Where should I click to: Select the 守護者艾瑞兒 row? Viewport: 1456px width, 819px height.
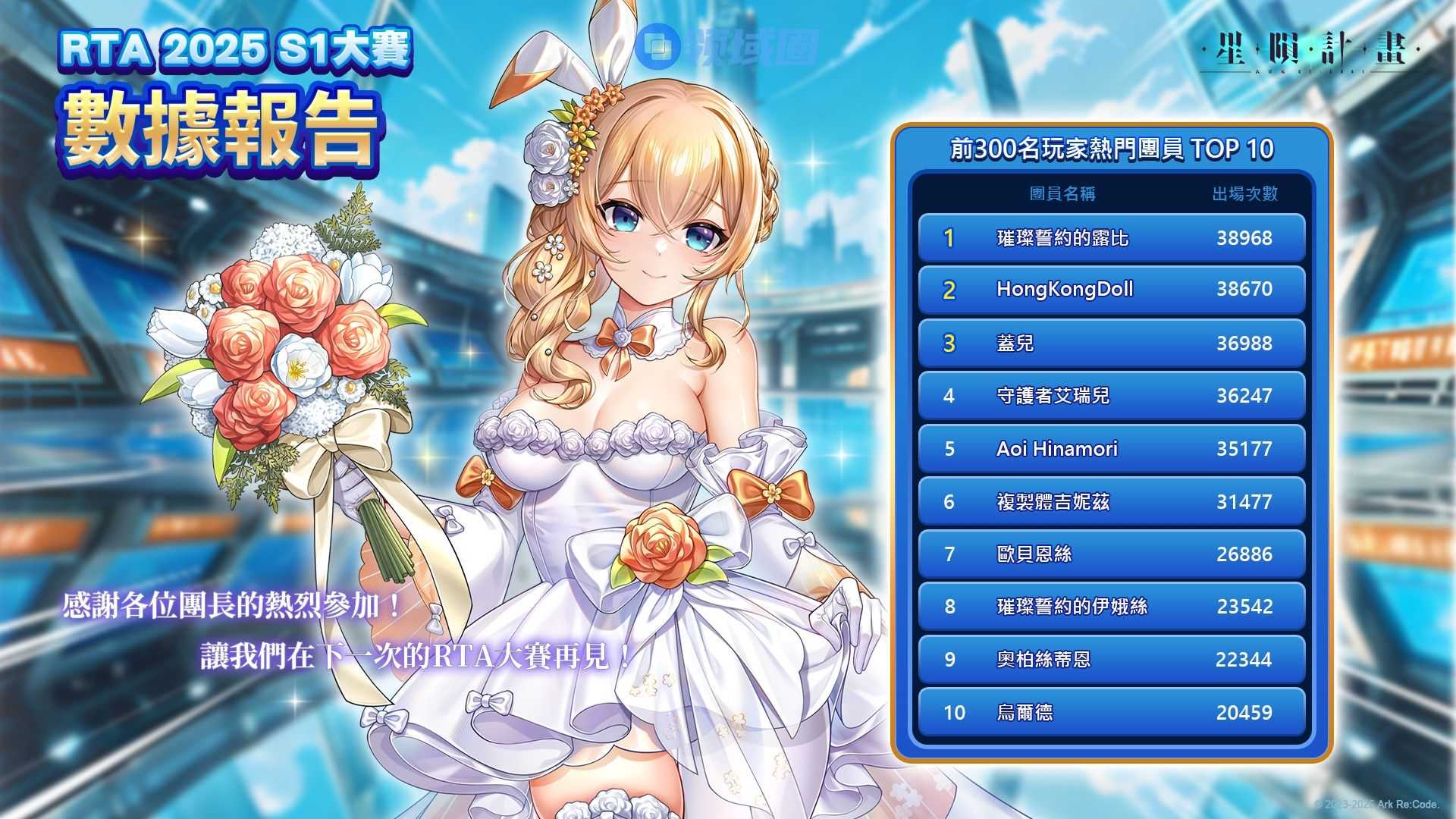click(x=1111, y=396)
